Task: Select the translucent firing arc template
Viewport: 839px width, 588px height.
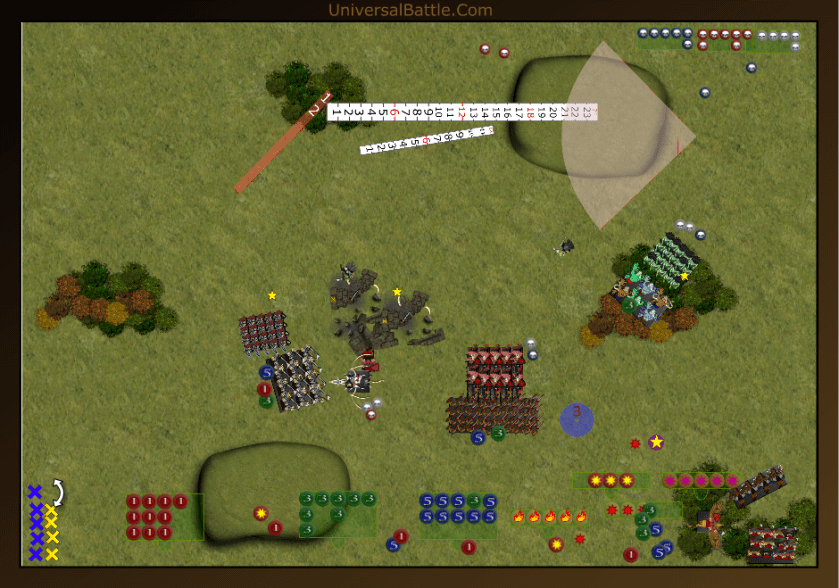Action: point(622,135)
